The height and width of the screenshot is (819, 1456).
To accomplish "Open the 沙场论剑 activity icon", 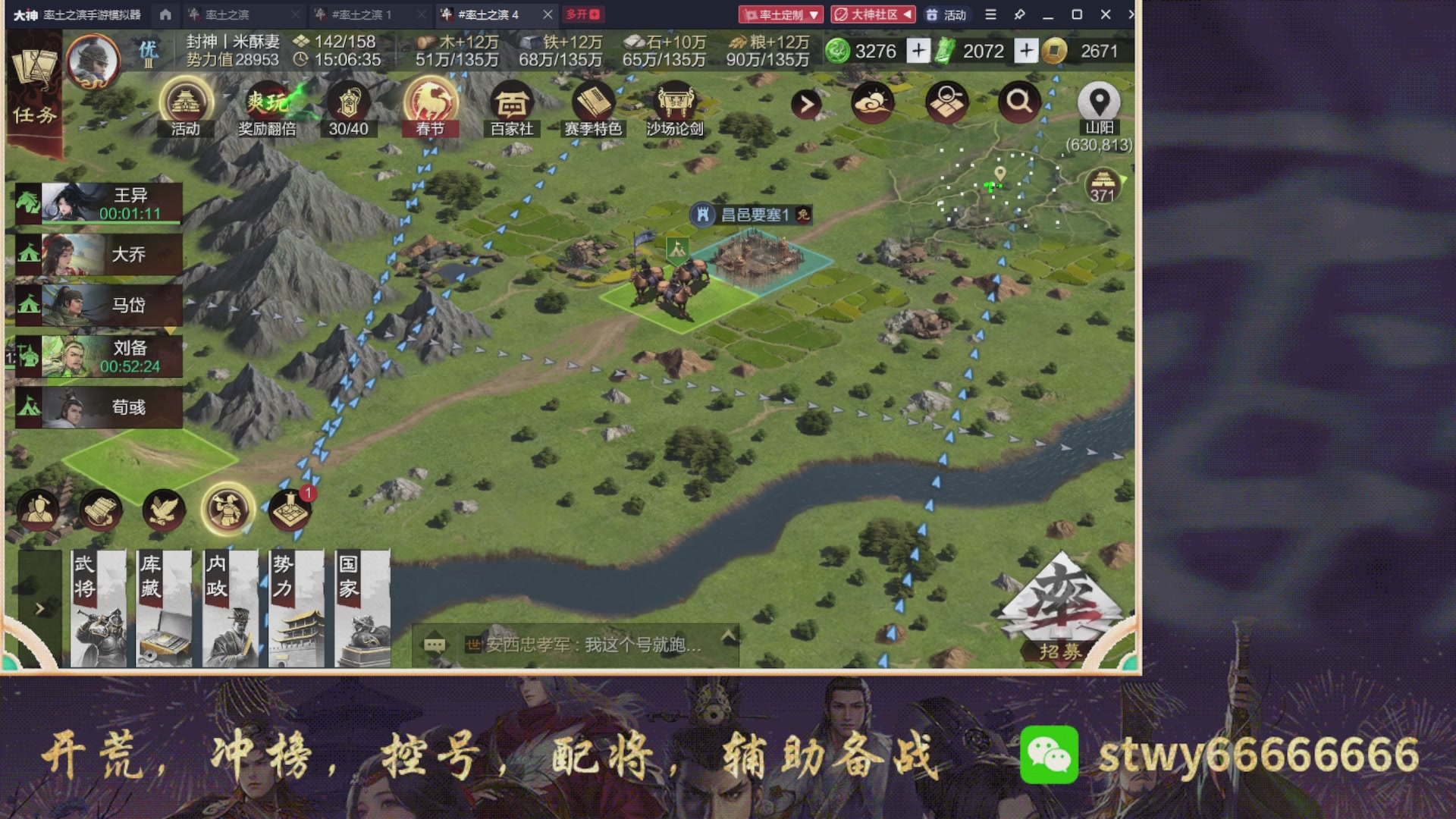I will tap(674, 101).
